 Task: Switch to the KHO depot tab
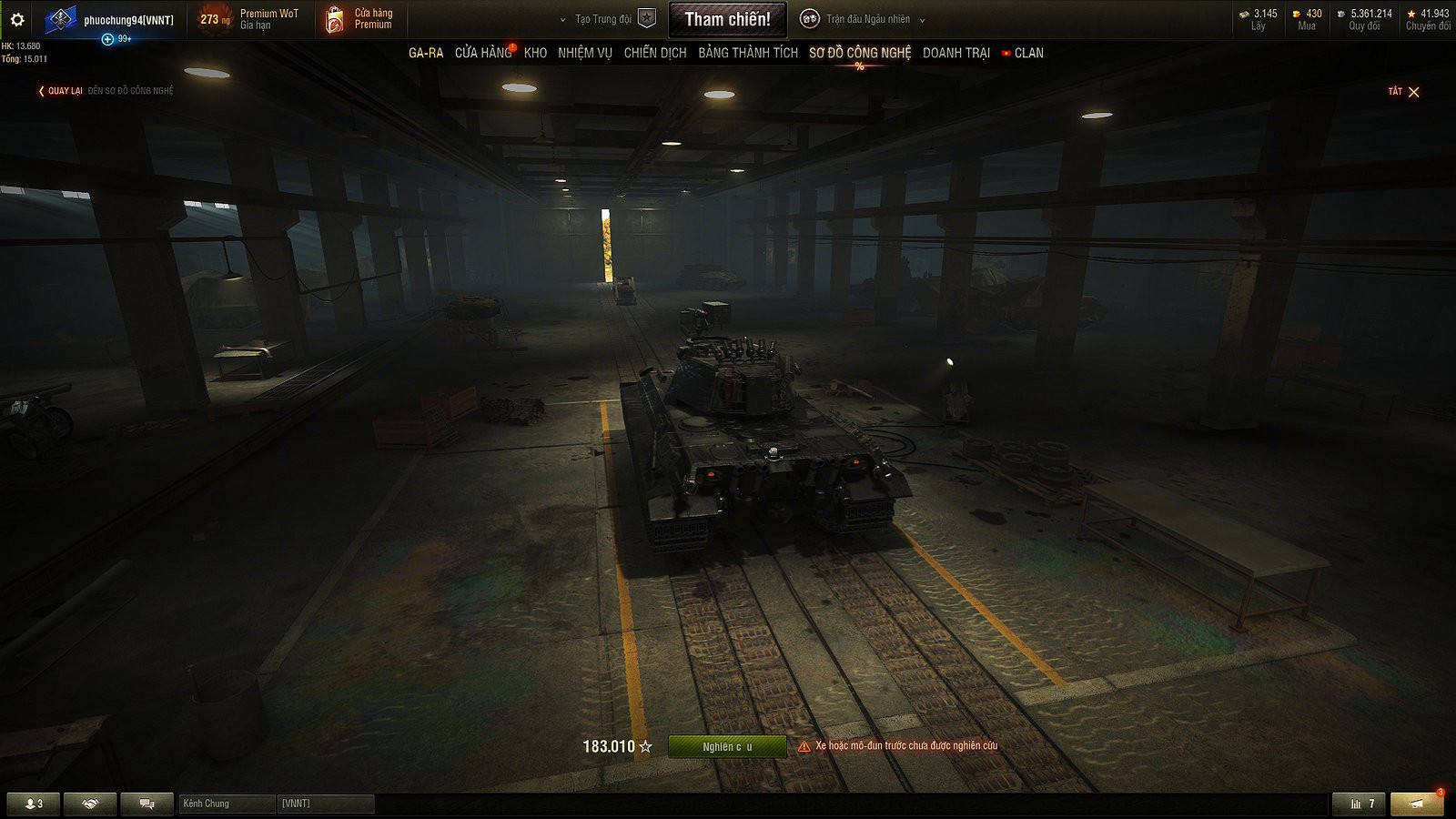(536, 53)
